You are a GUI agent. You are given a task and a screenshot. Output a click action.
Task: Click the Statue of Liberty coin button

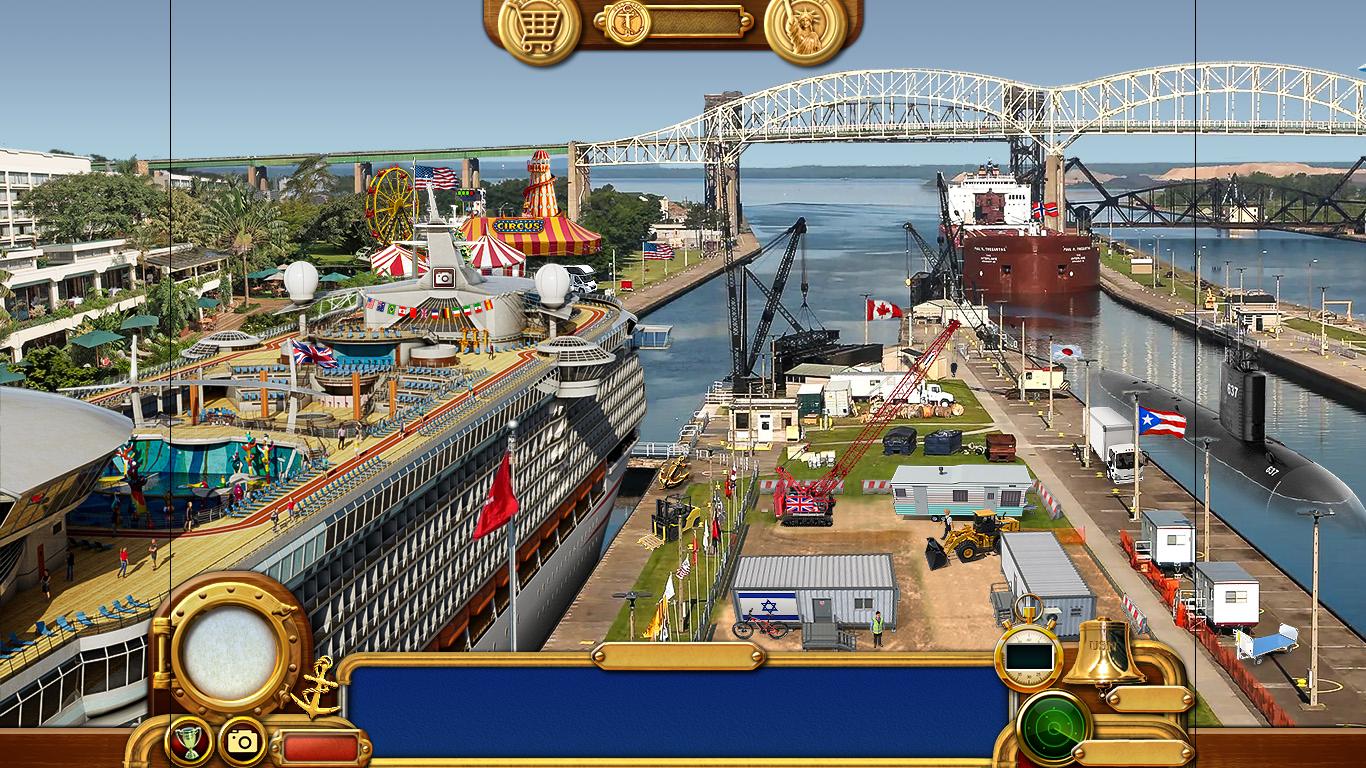coord(805,27)
